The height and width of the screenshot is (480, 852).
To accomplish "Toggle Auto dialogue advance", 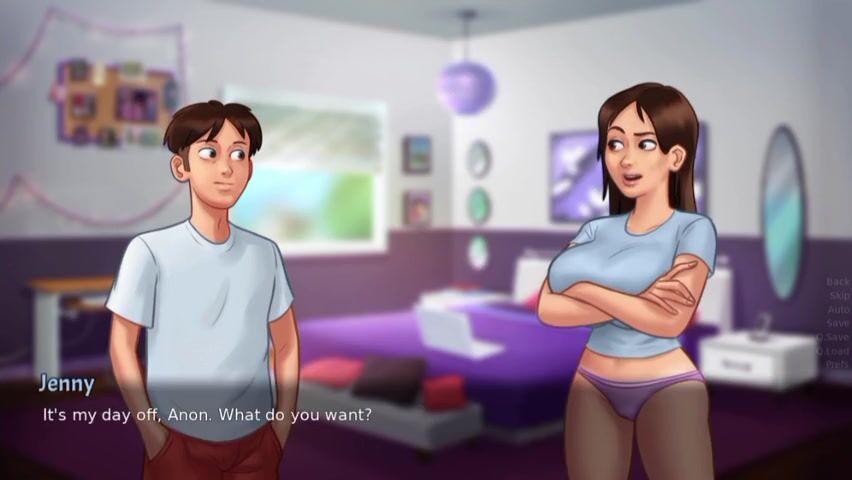I will [x=837, y=310].
